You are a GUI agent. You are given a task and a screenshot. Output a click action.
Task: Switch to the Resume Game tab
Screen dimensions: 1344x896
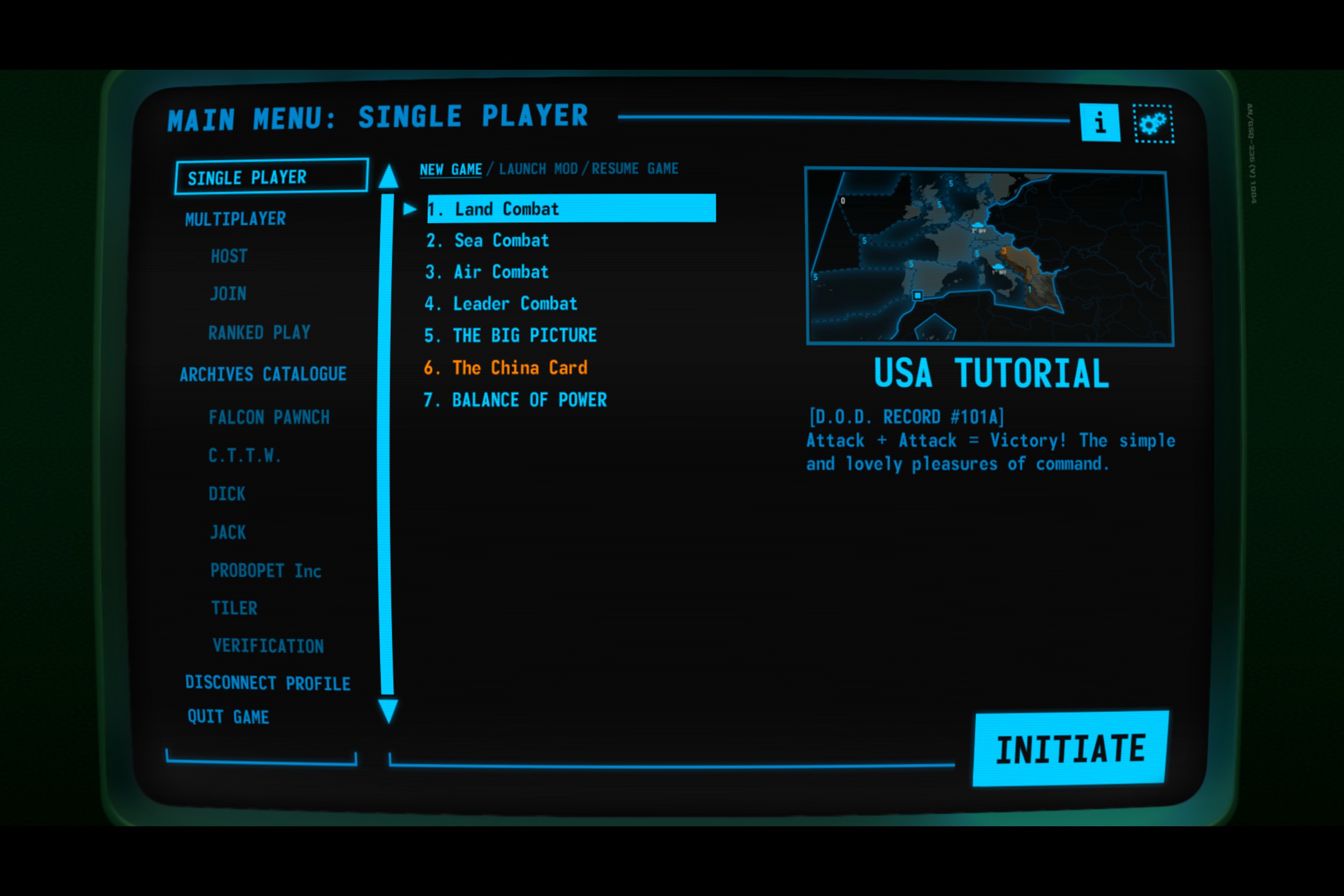635,168
